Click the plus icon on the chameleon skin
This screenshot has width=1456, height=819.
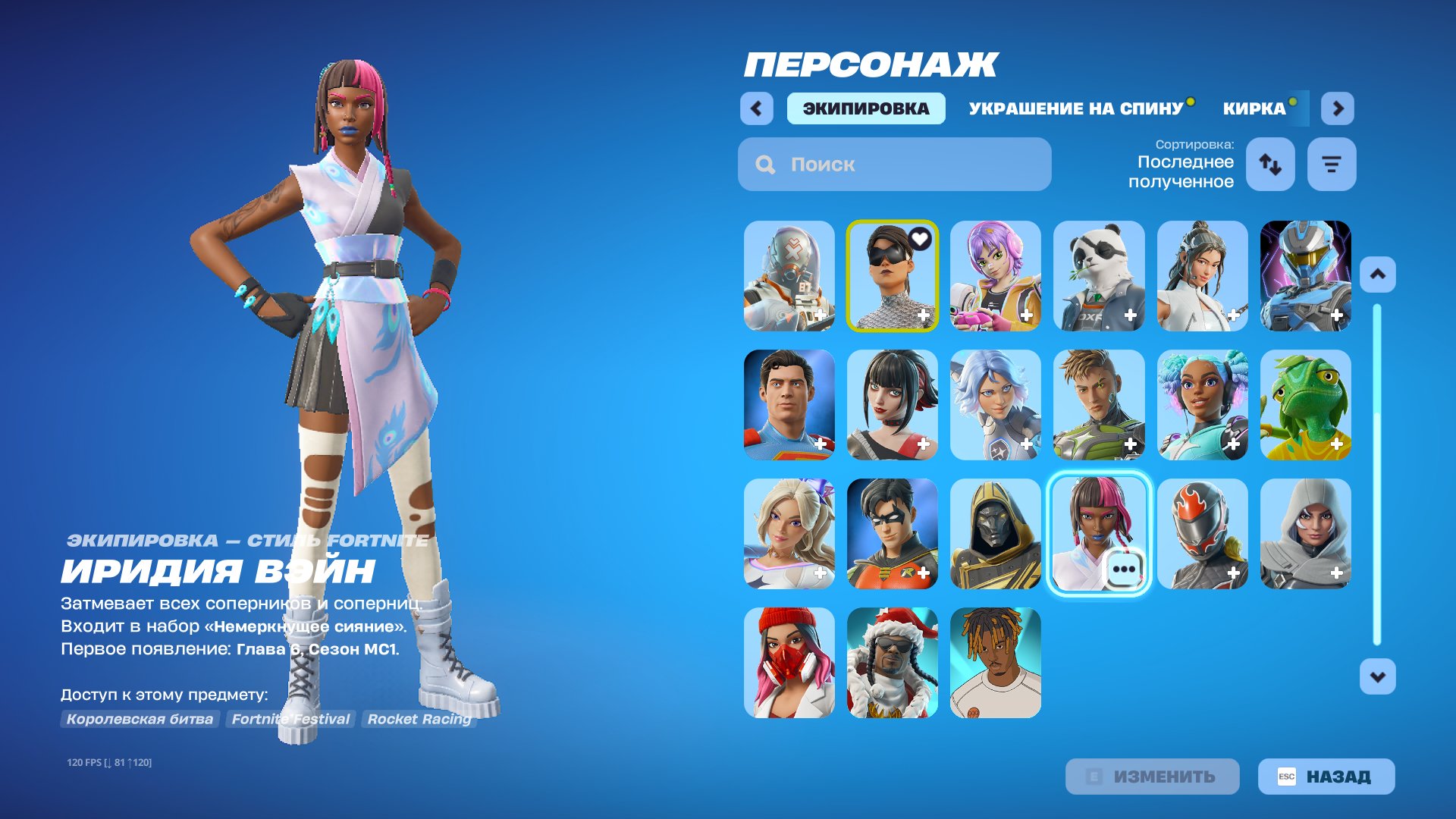tap(1338, 445)
